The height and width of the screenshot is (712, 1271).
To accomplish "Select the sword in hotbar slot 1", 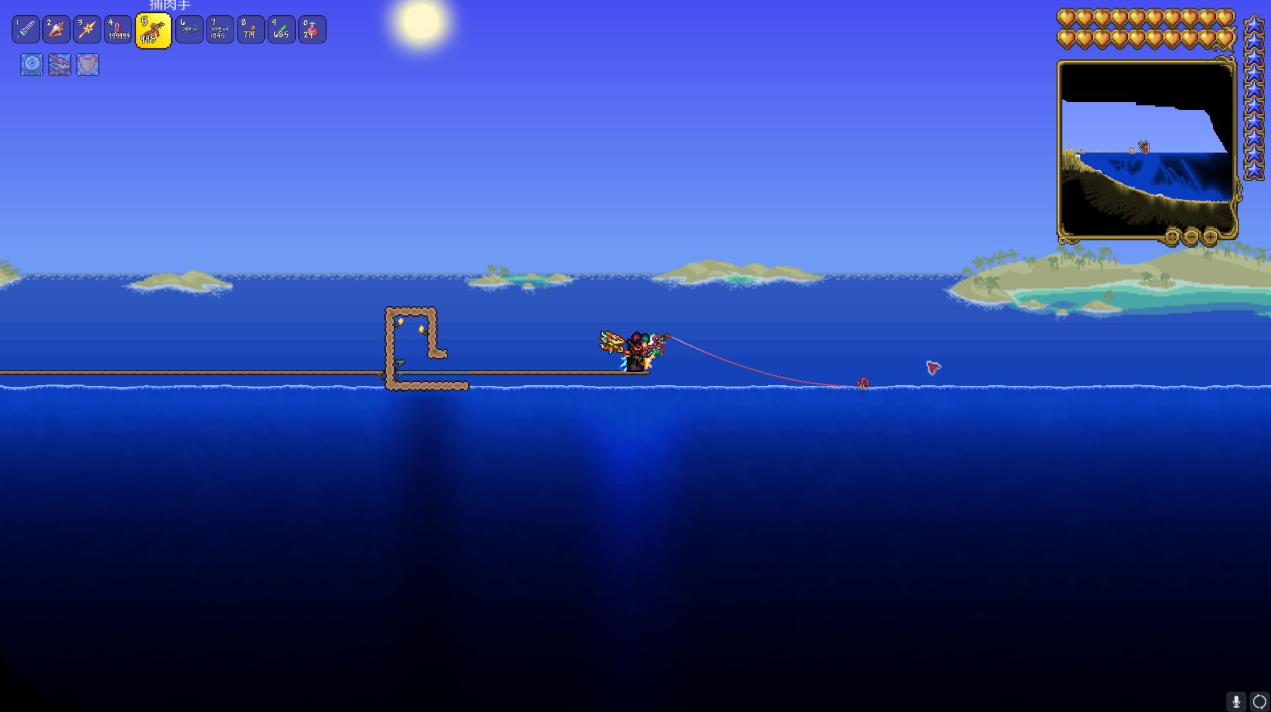I will point(26,30).
